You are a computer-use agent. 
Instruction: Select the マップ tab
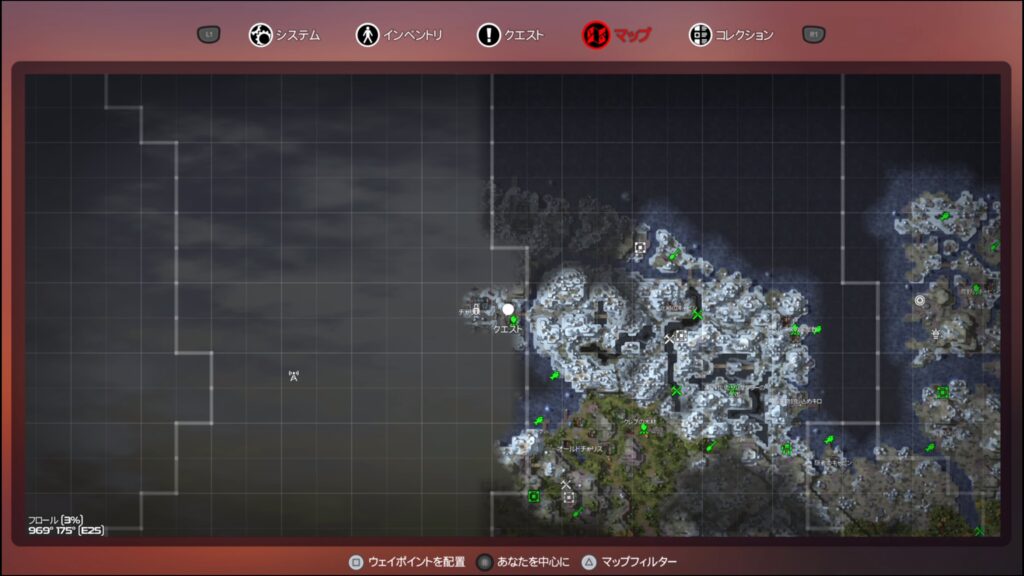pyautogui.click(x=617, y=35)
